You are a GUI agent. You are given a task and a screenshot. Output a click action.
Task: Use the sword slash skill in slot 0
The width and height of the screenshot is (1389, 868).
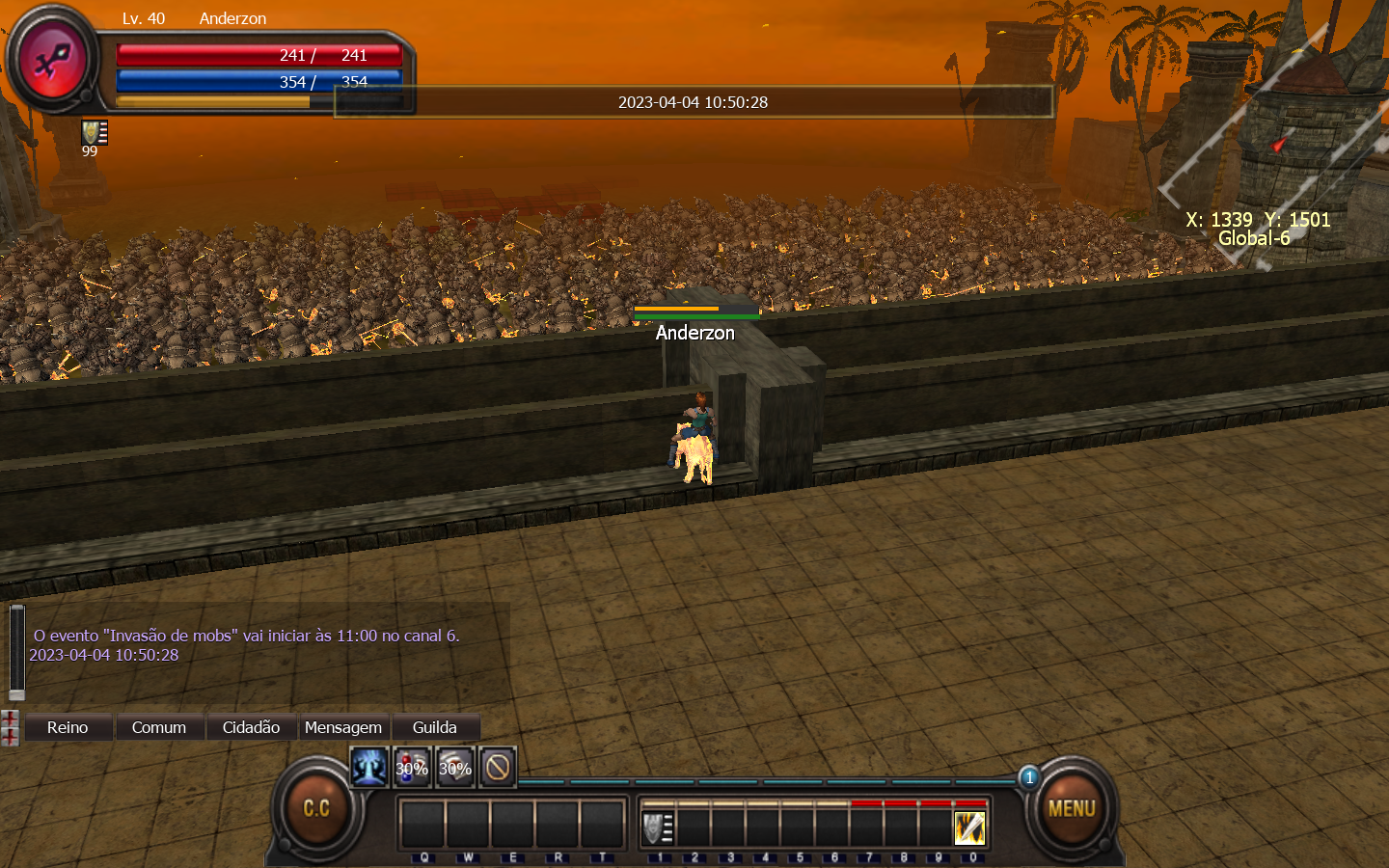(969, 827)
